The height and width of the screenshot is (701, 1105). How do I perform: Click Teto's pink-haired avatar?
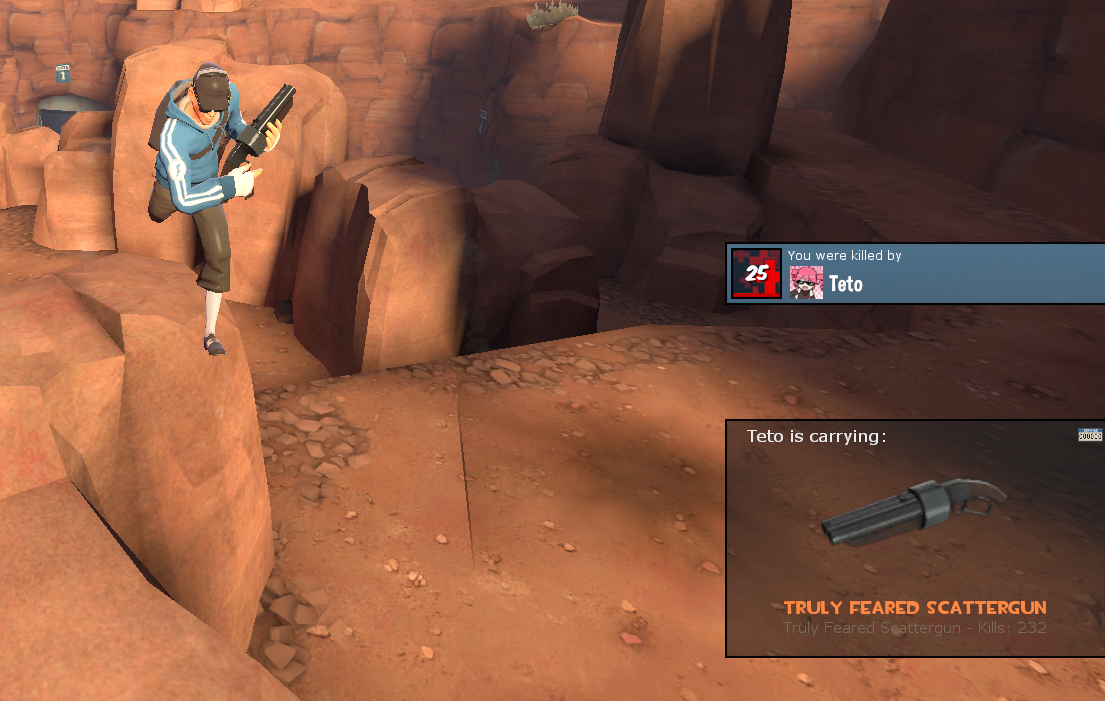coord(806,283)
